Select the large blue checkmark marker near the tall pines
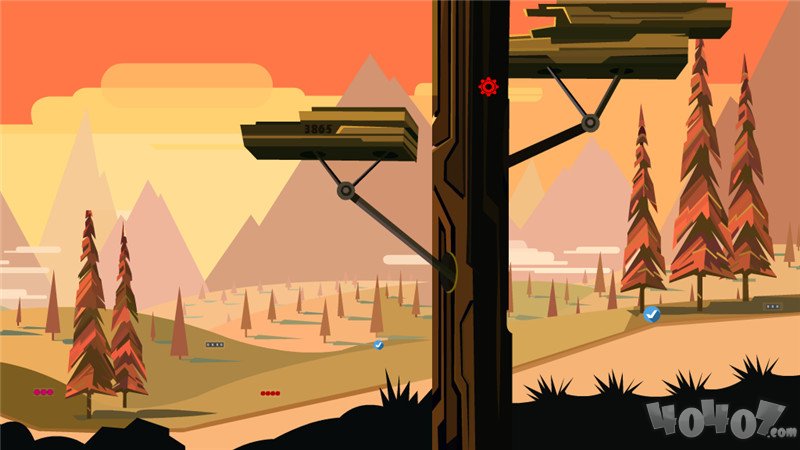Screen dimensions: 800x450 652,314
